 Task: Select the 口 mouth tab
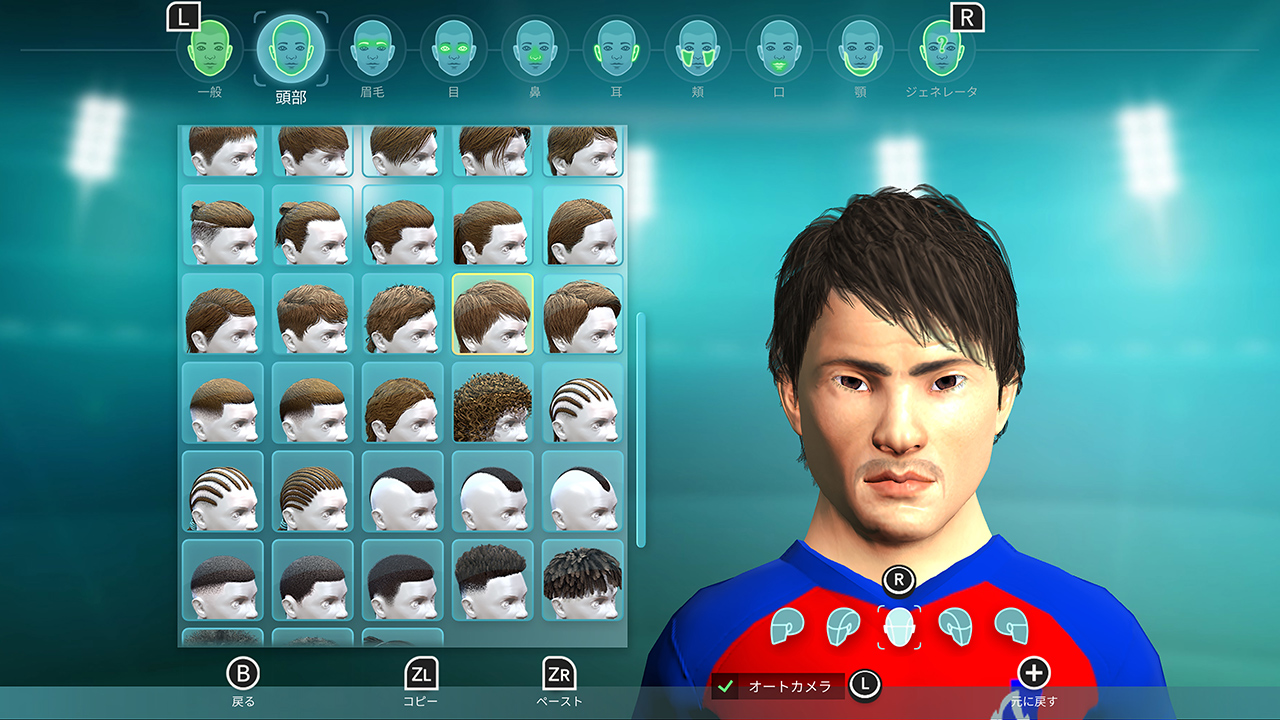tap(779, 50)
